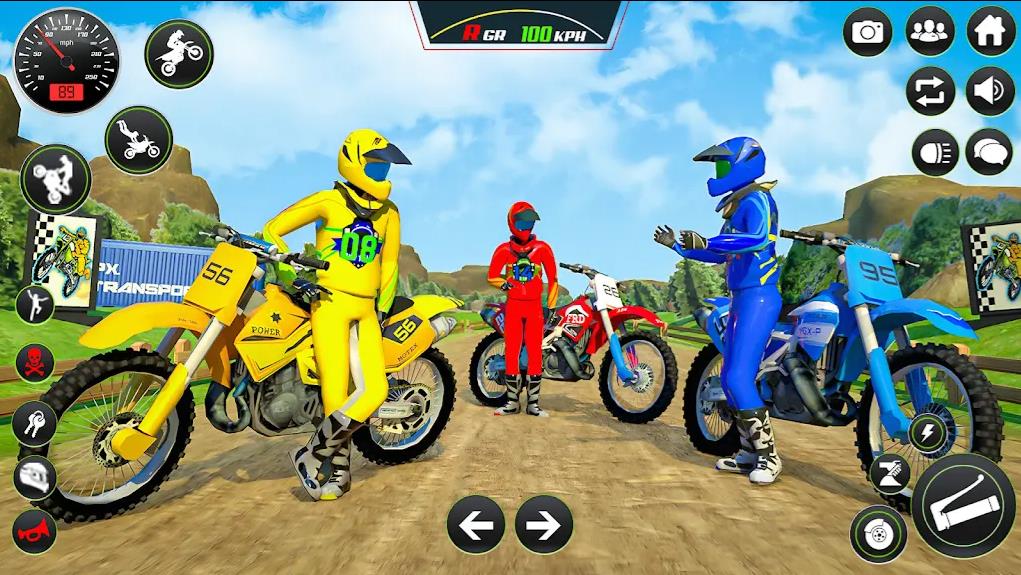Trigger the rider-flying-off-bike trick
The image size is (1021, 575).
click(138, 139)
